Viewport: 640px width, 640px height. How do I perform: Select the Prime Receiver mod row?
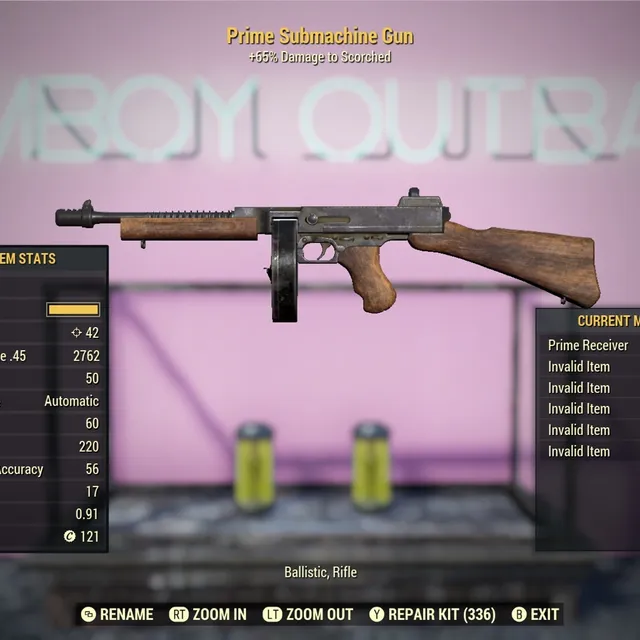(x=589, y=345)
